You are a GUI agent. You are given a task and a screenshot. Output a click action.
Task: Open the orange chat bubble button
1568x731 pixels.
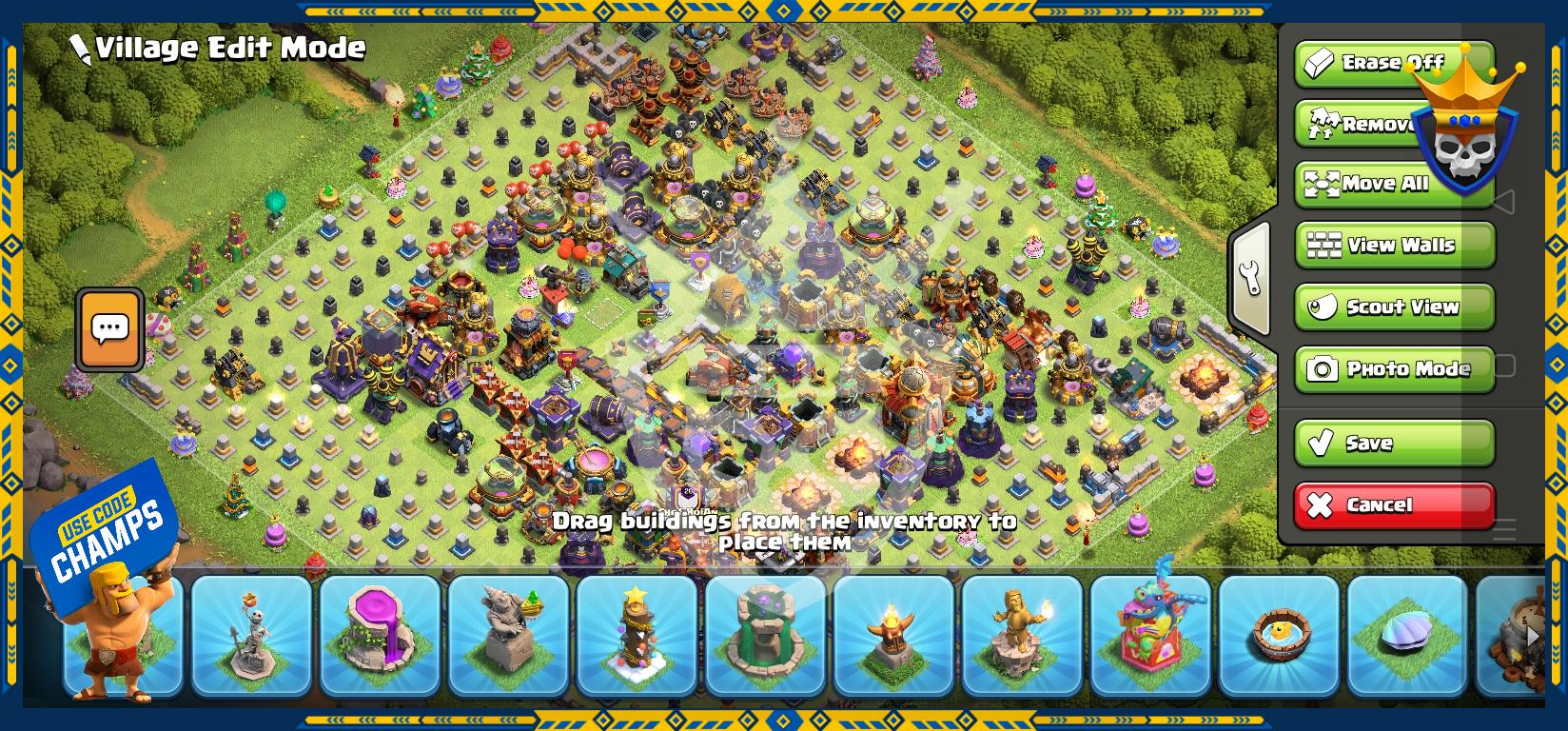point(110,329)
